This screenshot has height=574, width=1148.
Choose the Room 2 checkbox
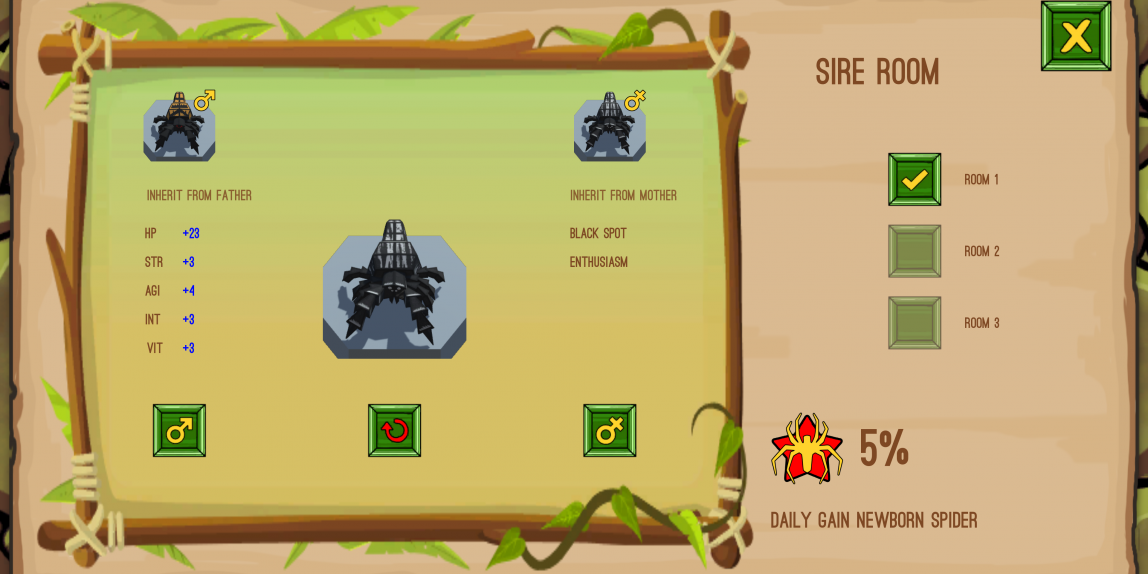914,251
